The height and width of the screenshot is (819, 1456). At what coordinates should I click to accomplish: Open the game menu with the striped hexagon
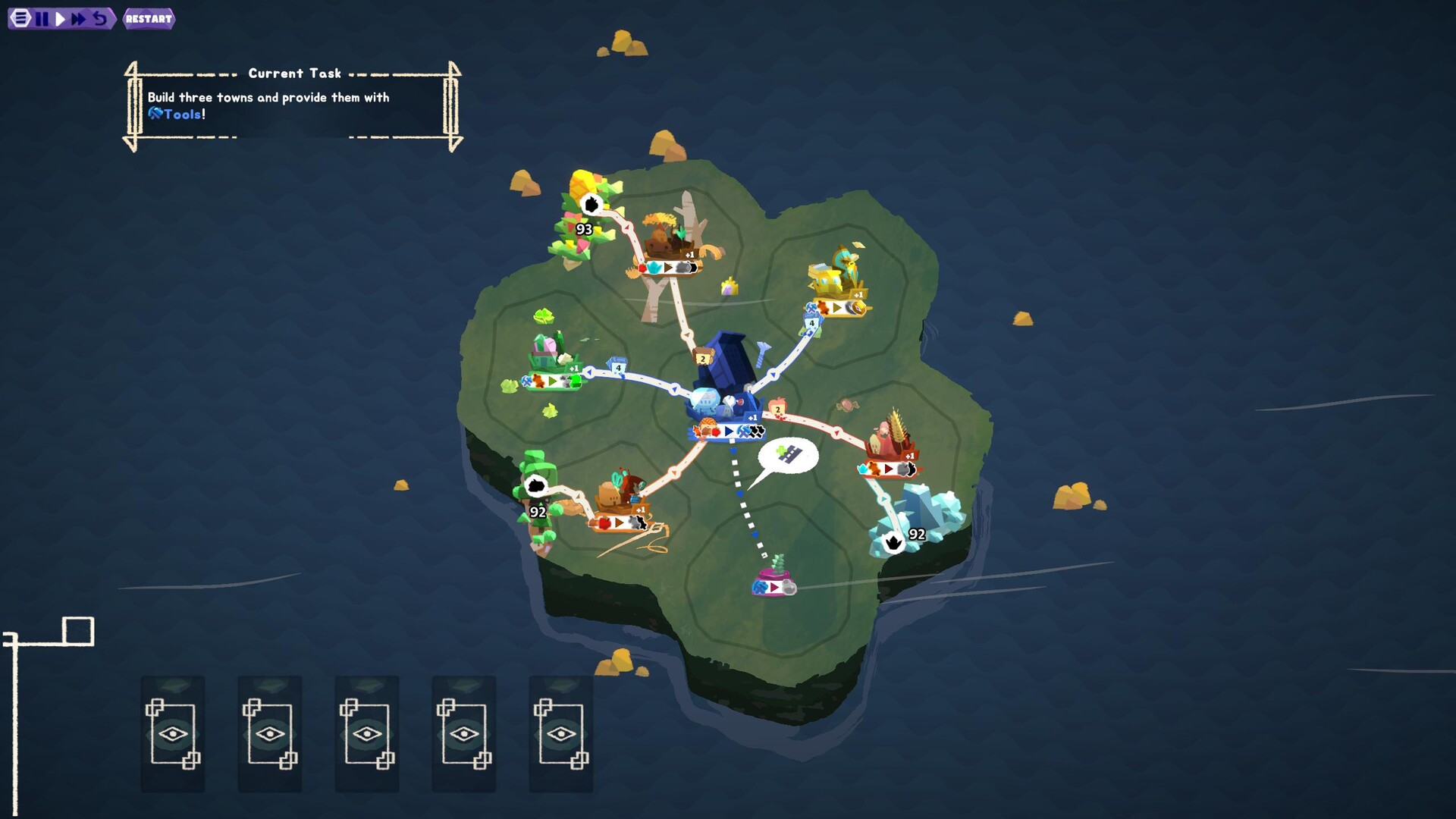pos(19,18)
